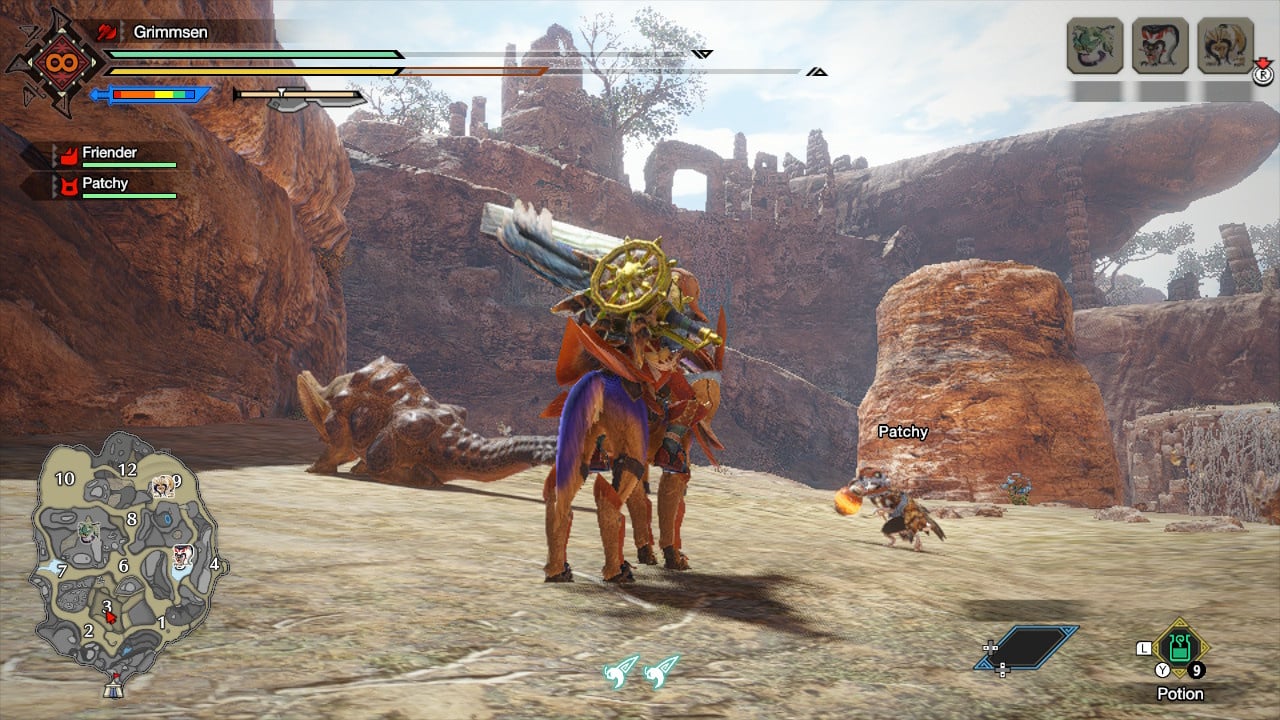Select the red-and-white monster target icon
Viewport: 1280px width, 720px height.
pos(1160,46)
